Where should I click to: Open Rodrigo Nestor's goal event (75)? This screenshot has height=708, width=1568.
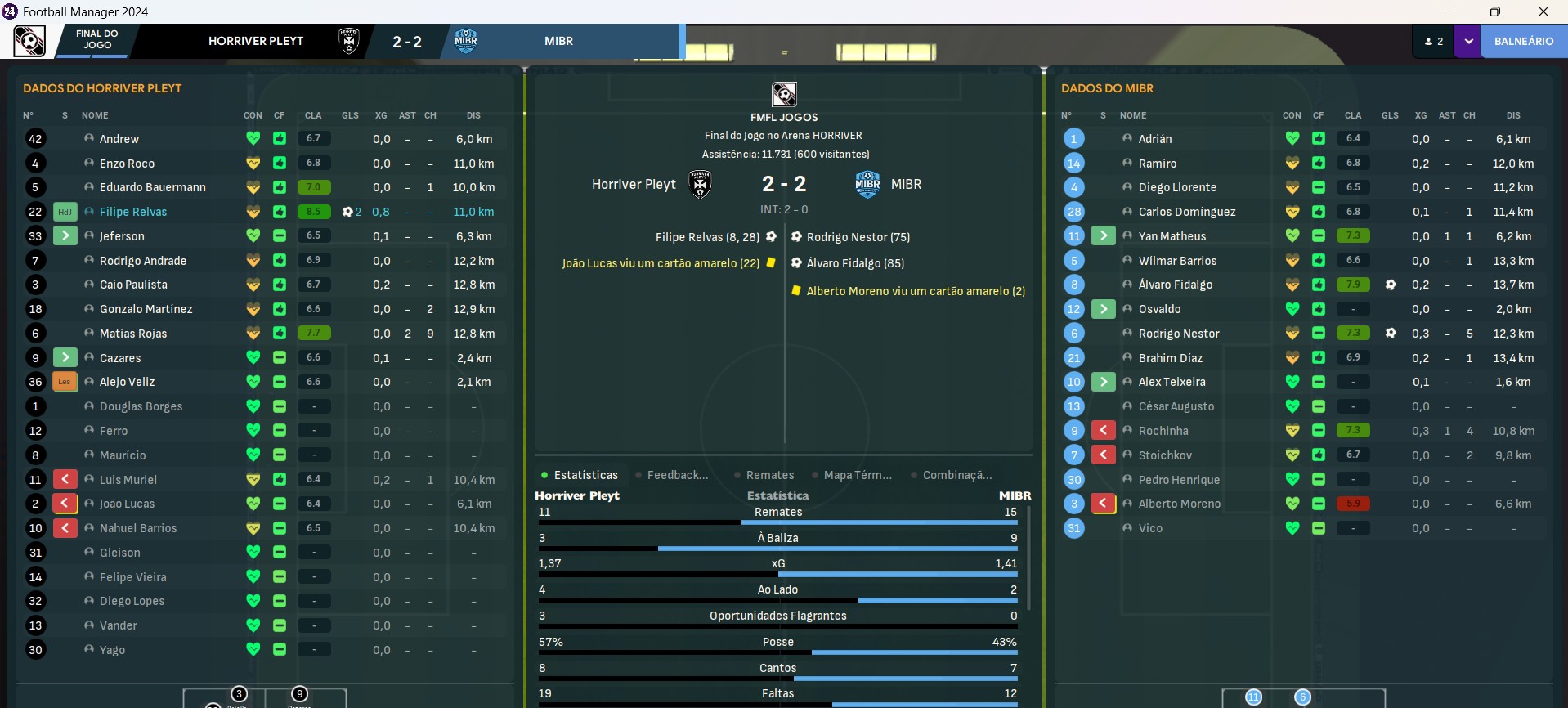(x=858, y=237)
